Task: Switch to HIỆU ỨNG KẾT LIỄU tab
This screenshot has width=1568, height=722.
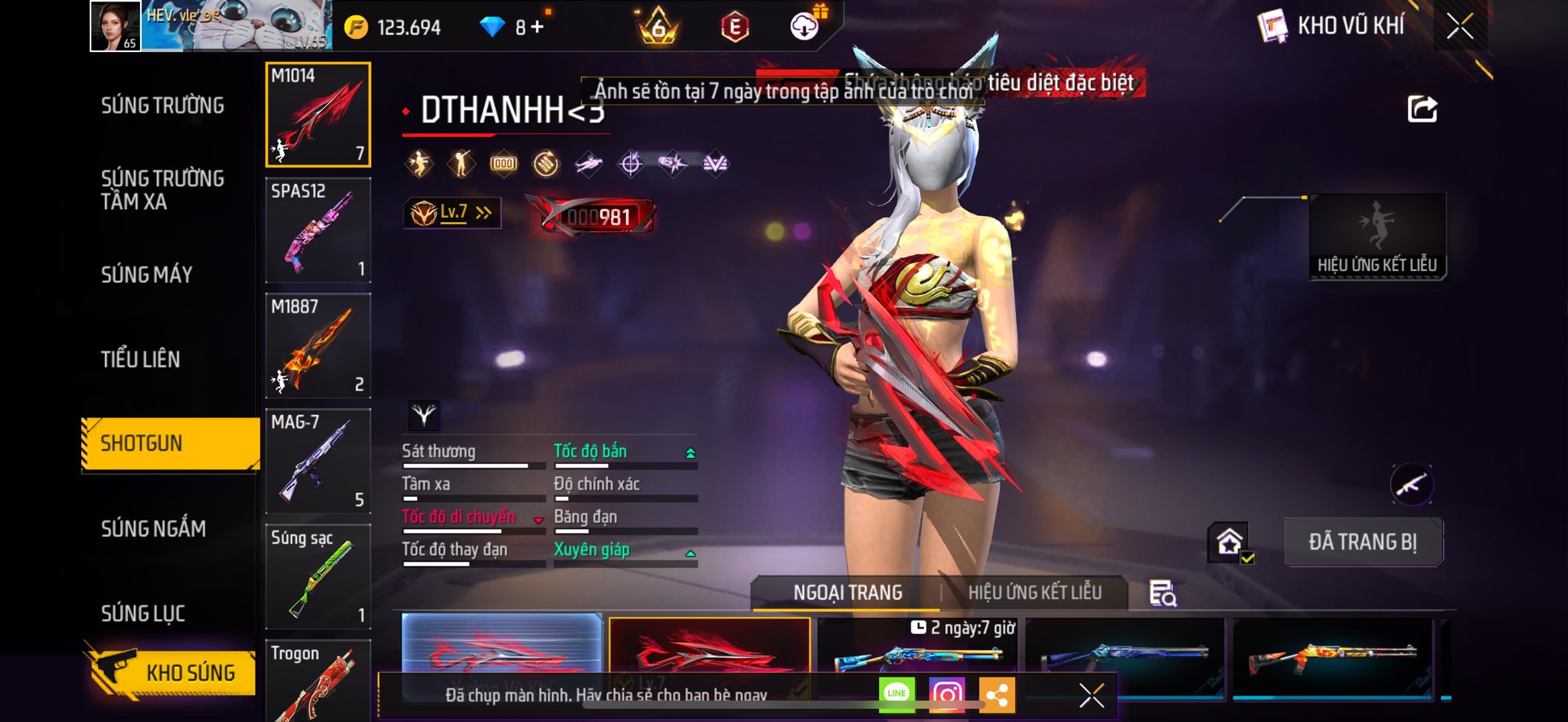Action: (x=1034, y=593)
